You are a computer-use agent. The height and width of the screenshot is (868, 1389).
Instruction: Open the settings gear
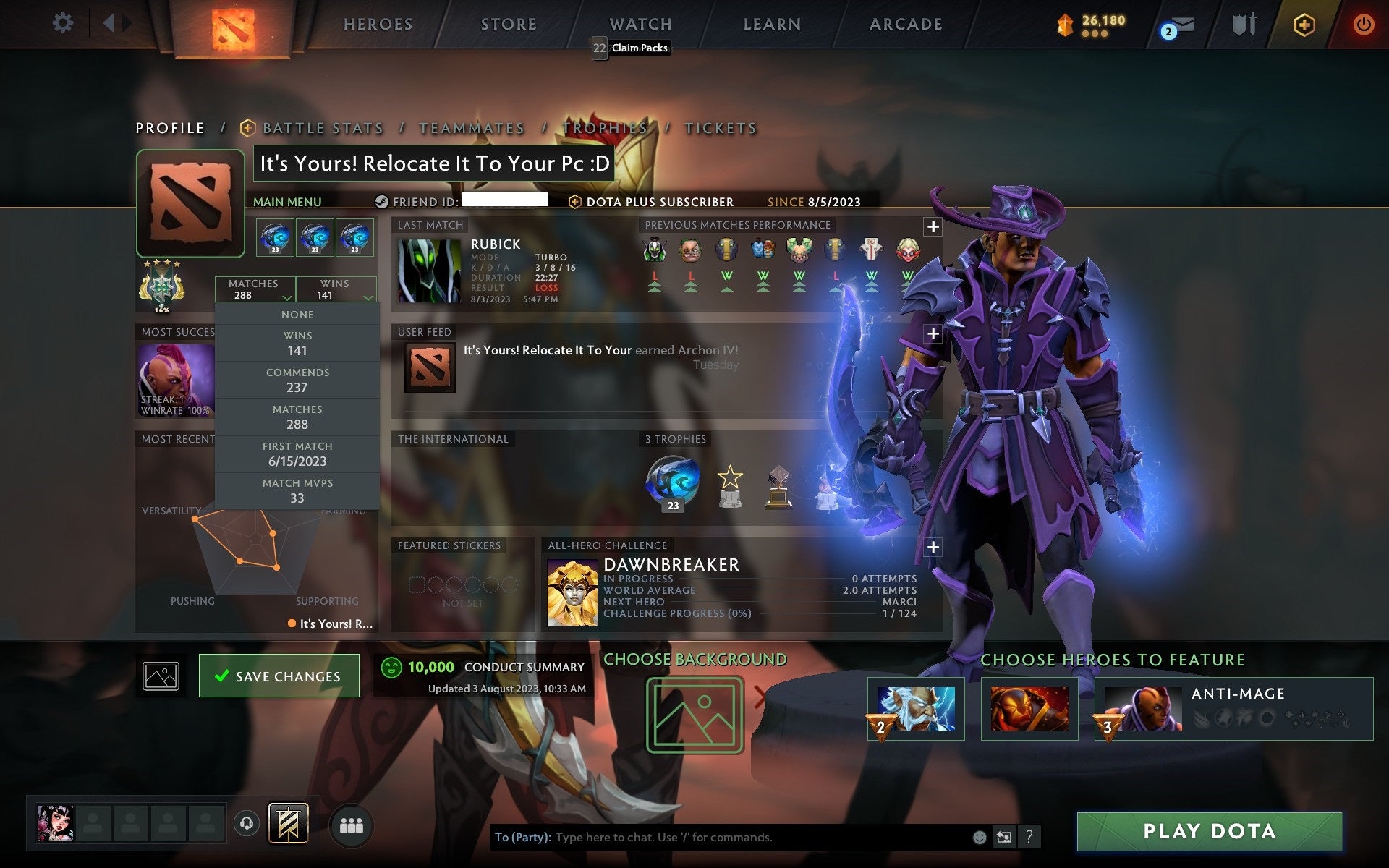pyautogui.click(x=64, y=22)
